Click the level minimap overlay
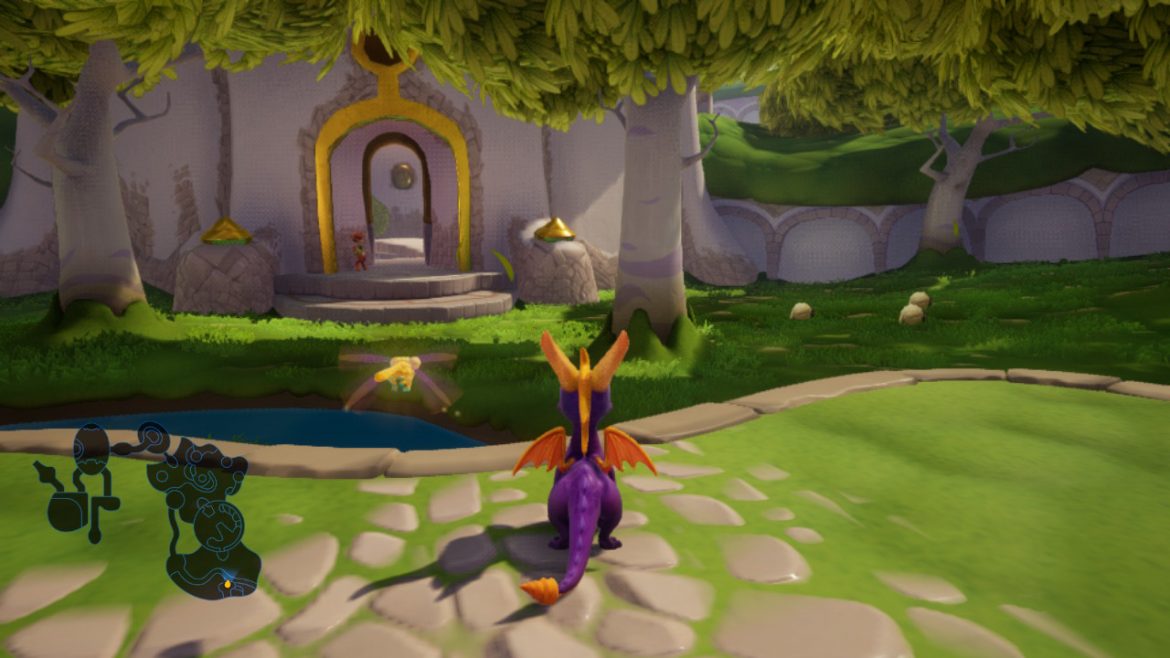 pos(150,506)
